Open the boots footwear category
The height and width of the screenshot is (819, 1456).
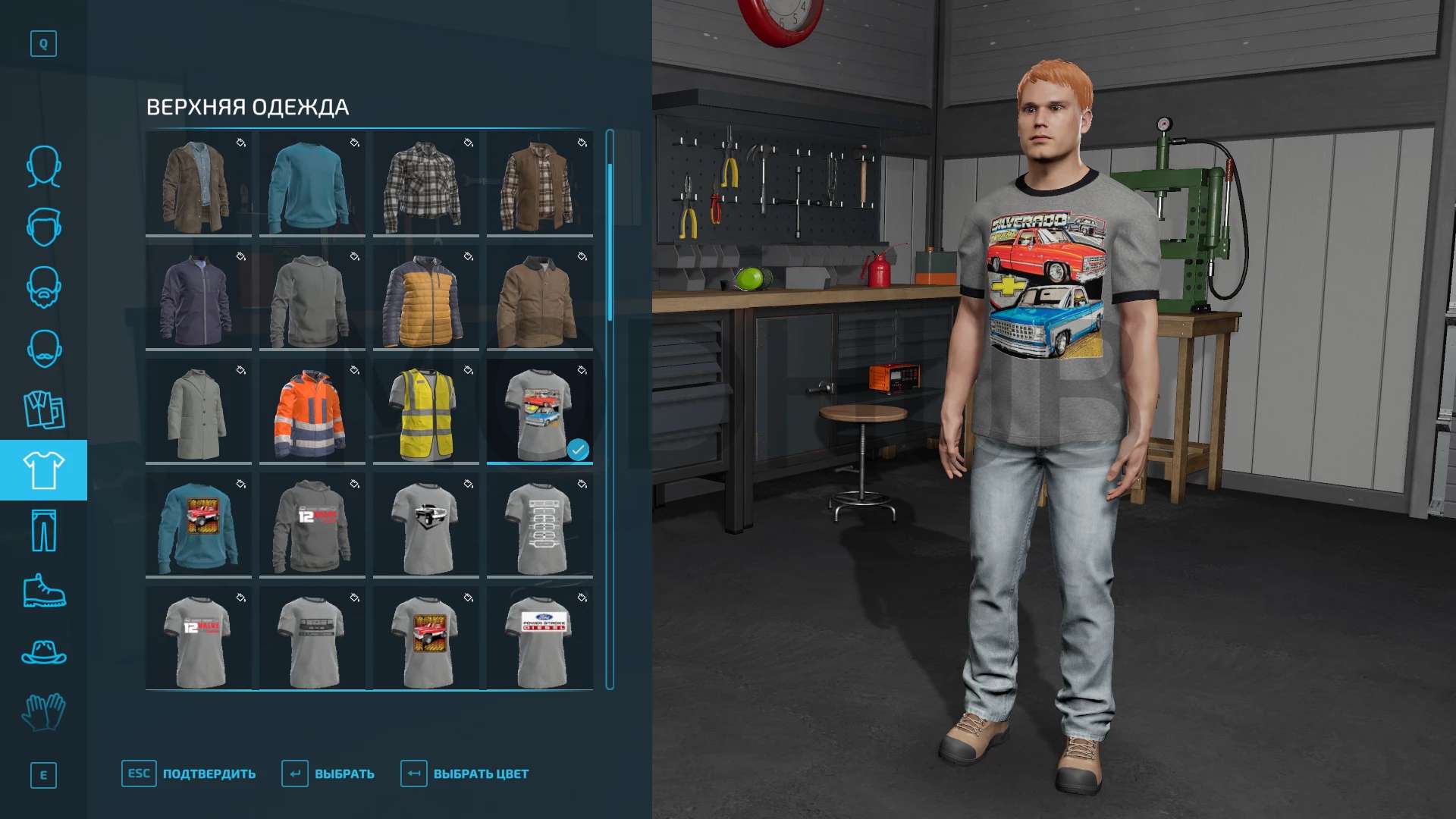click(43, 591)
